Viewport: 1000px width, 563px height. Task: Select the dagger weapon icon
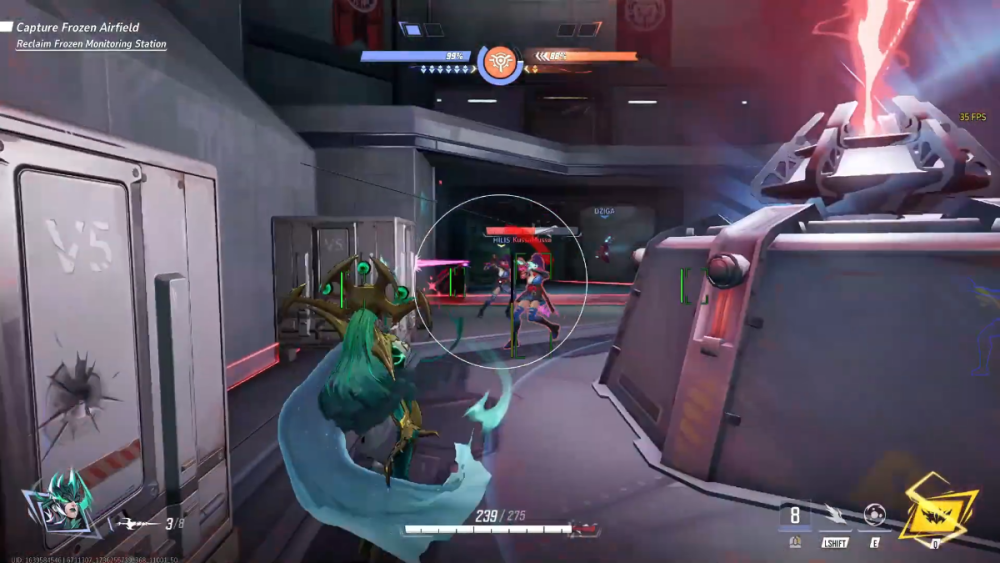[134, 521]
